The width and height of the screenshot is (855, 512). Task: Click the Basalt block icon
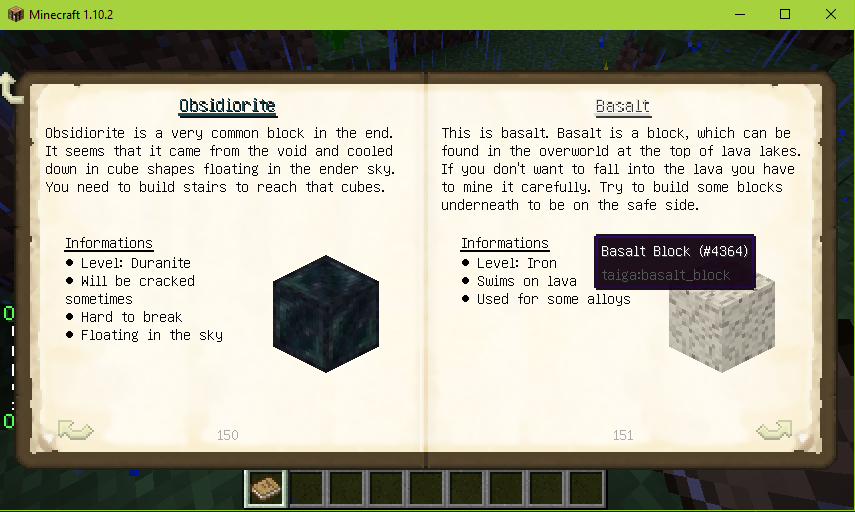[x=720, y=327]
